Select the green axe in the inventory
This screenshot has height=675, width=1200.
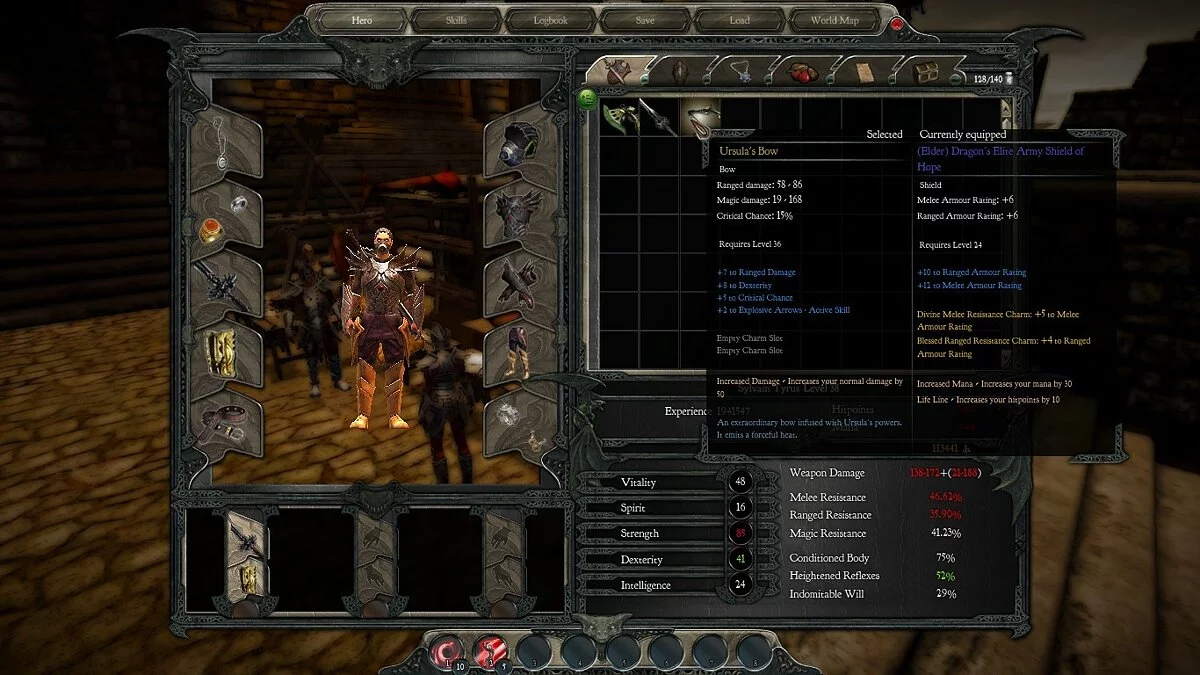click(x=620, y=117)
